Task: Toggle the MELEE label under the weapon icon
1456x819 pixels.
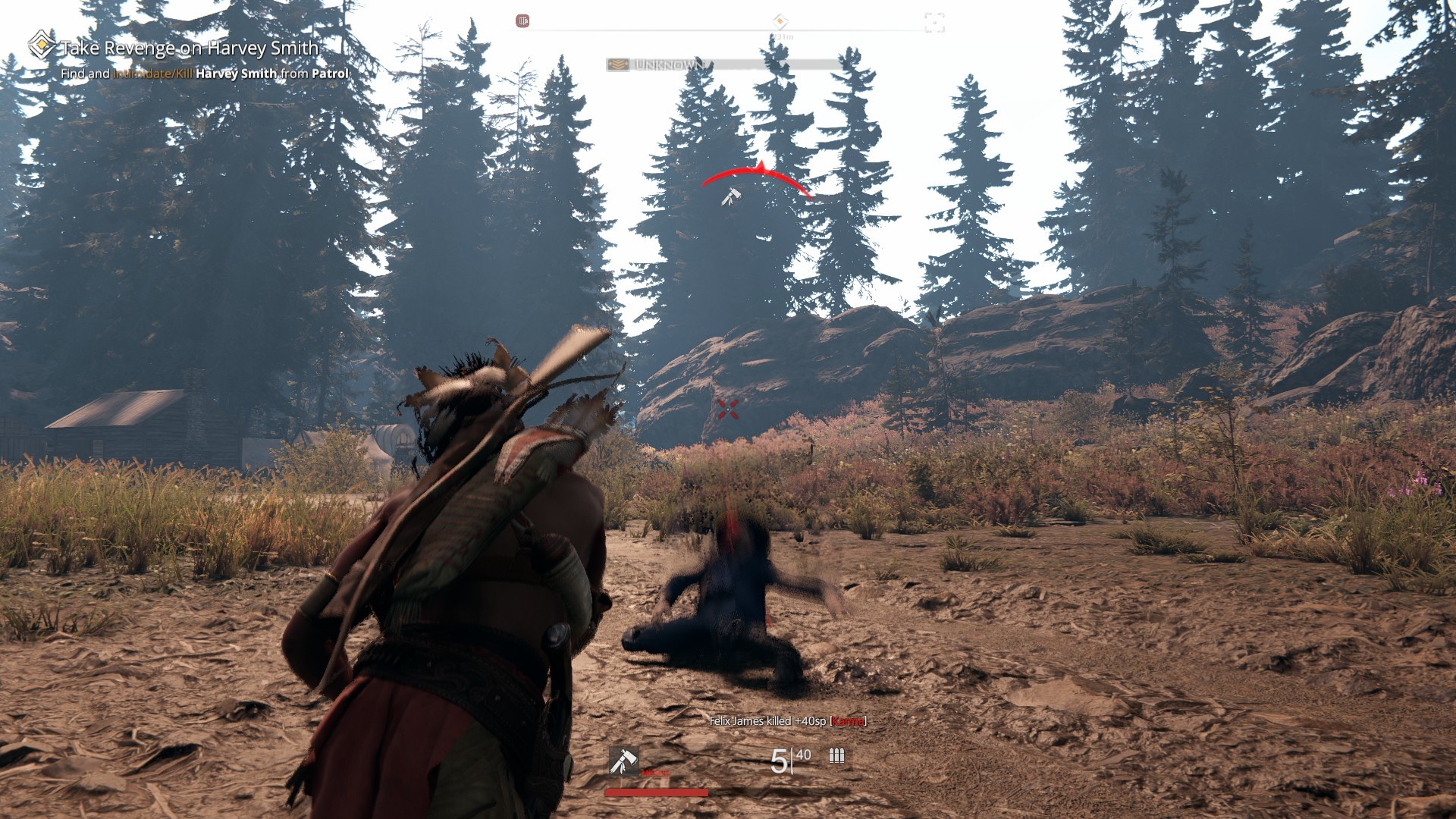Action: 655,773
